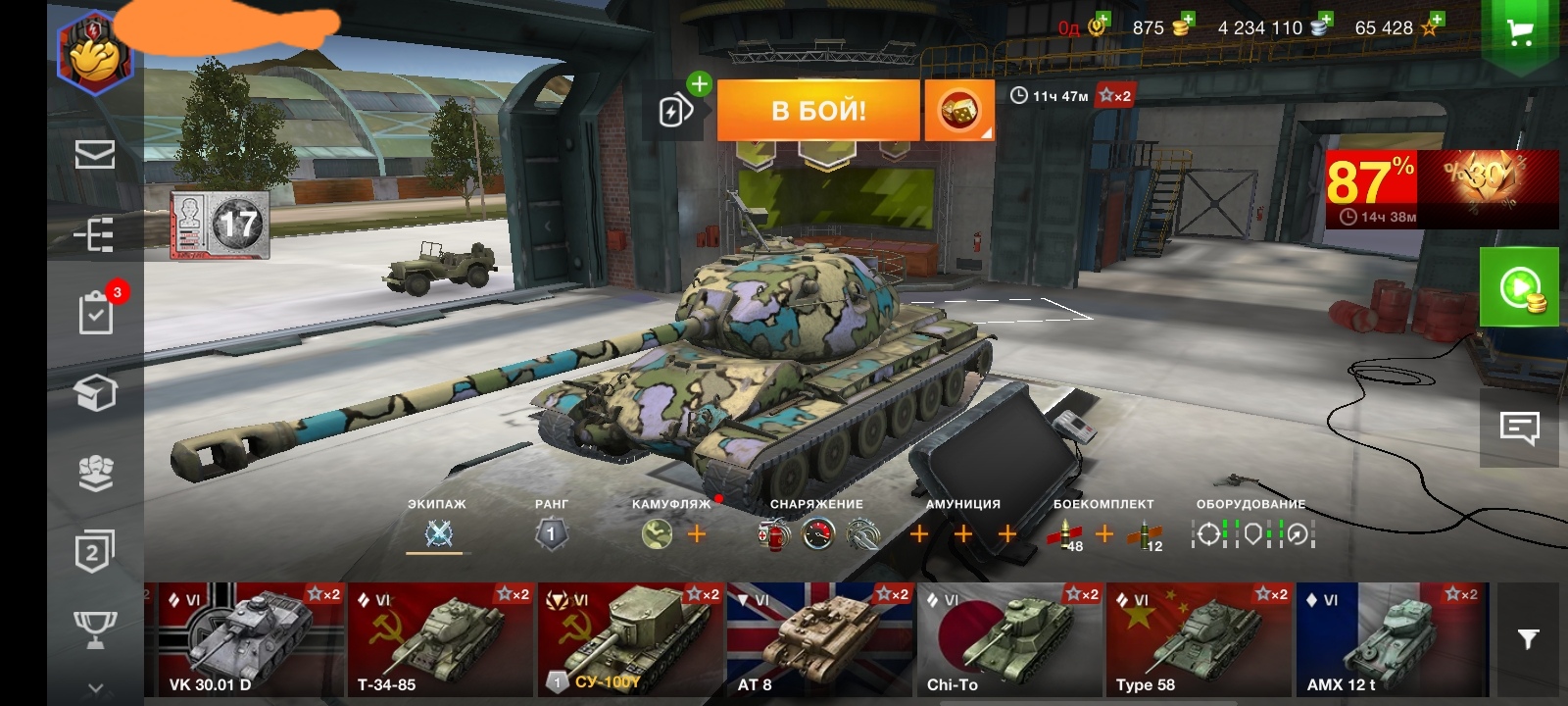The height and width of the screenshot is (706, 1568).
Task: Open missions clipboard with the red 3 badge
Action: [x=96, y=312]
